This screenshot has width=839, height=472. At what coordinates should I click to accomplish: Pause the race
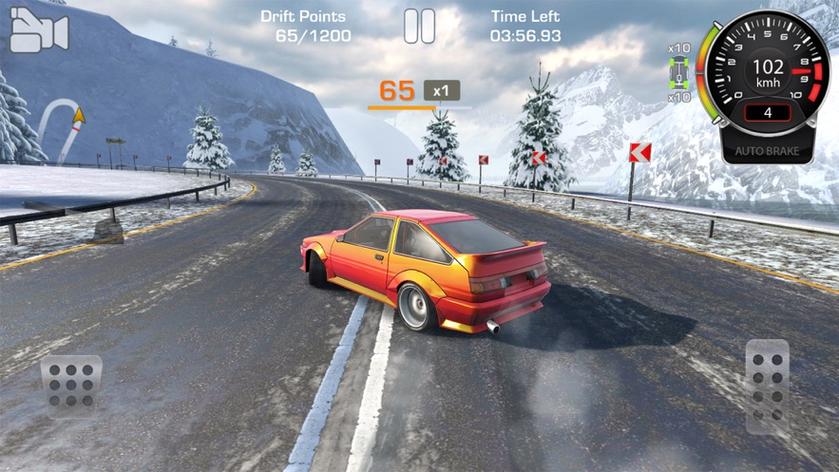pyautogui.click(x=419, y=26)
